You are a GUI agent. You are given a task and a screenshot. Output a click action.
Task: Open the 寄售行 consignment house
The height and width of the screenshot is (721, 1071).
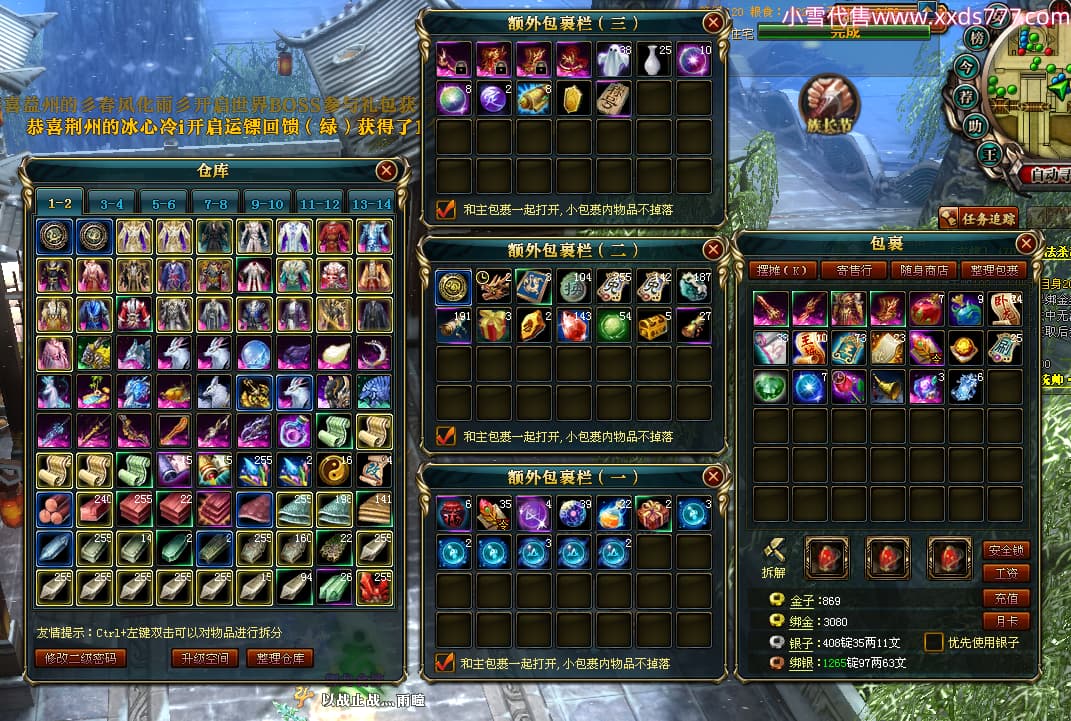[x=853, y=270]
